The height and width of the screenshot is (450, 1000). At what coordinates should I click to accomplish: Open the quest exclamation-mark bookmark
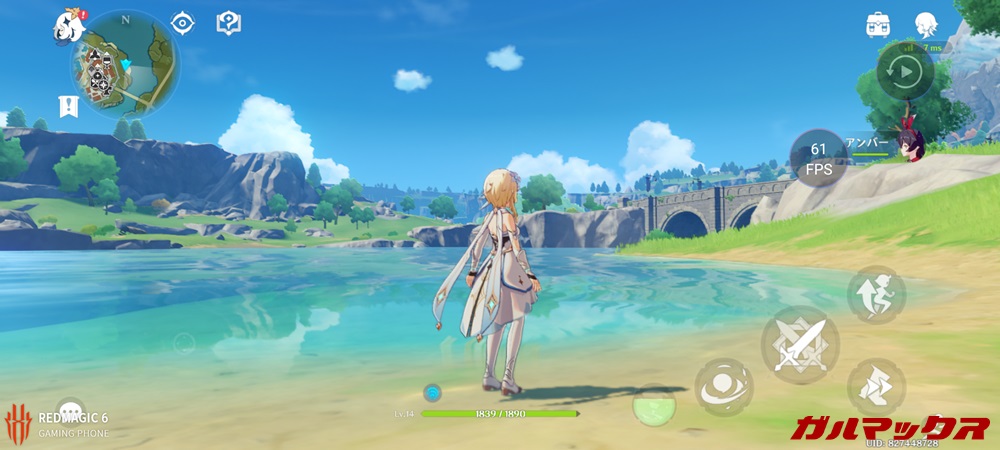click(67, 107)
